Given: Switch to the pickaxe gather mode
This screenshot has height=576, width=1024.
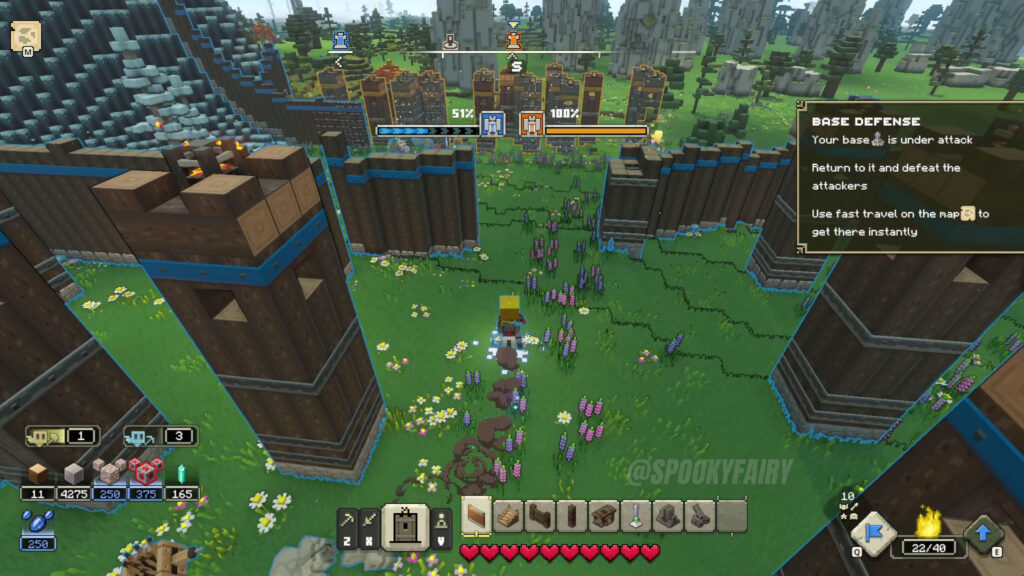Looking at the screenshot, I should pos(346,518).
